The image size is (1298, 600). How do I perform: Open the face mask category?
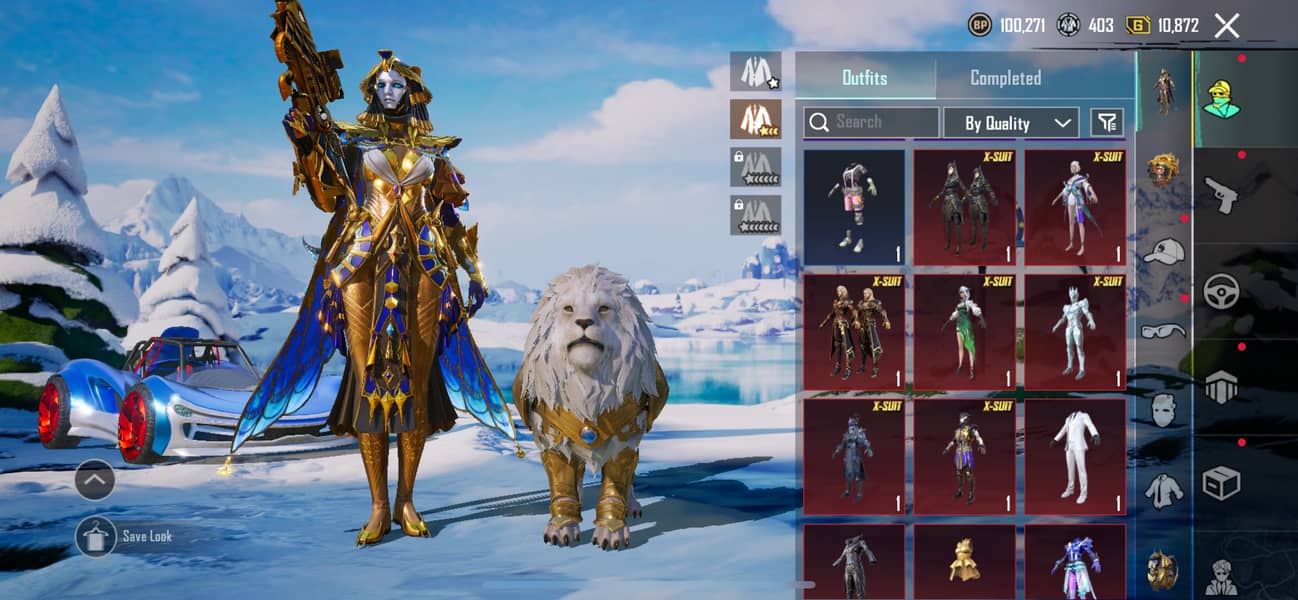click(1163, 410)
